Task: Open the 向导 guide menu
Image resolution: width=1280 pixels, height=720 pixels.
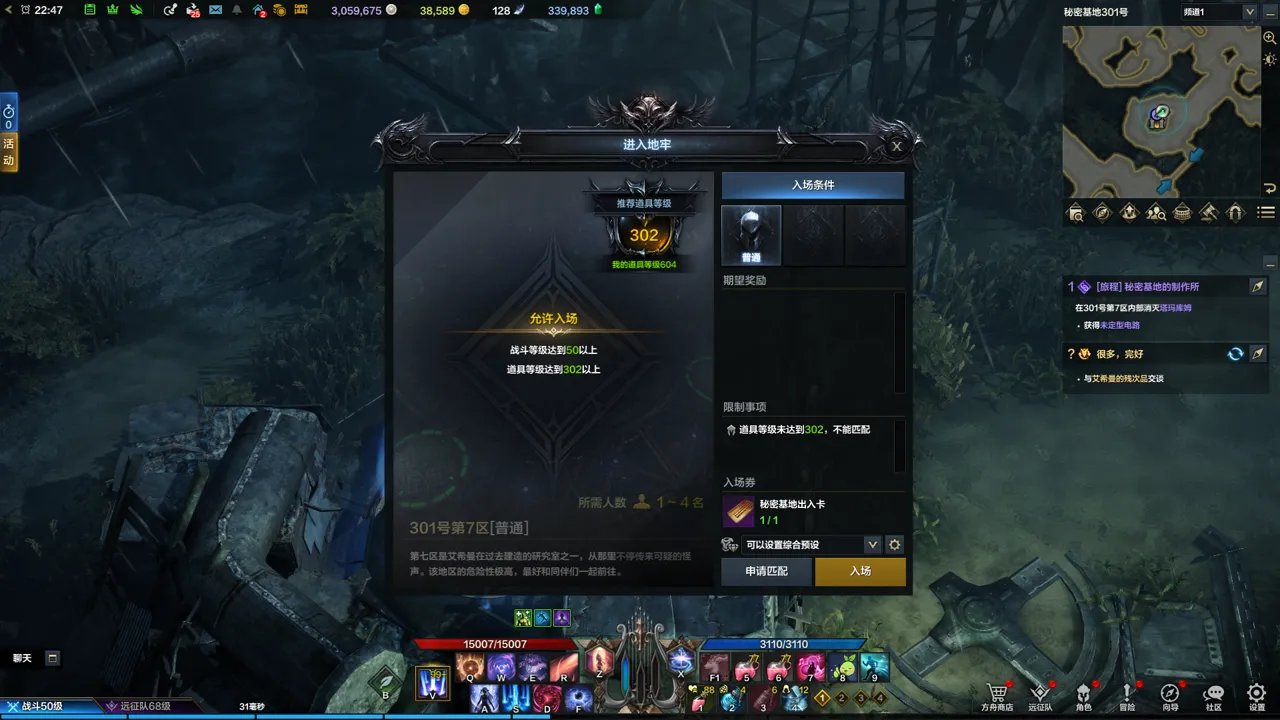Action: coord(1170,696)
